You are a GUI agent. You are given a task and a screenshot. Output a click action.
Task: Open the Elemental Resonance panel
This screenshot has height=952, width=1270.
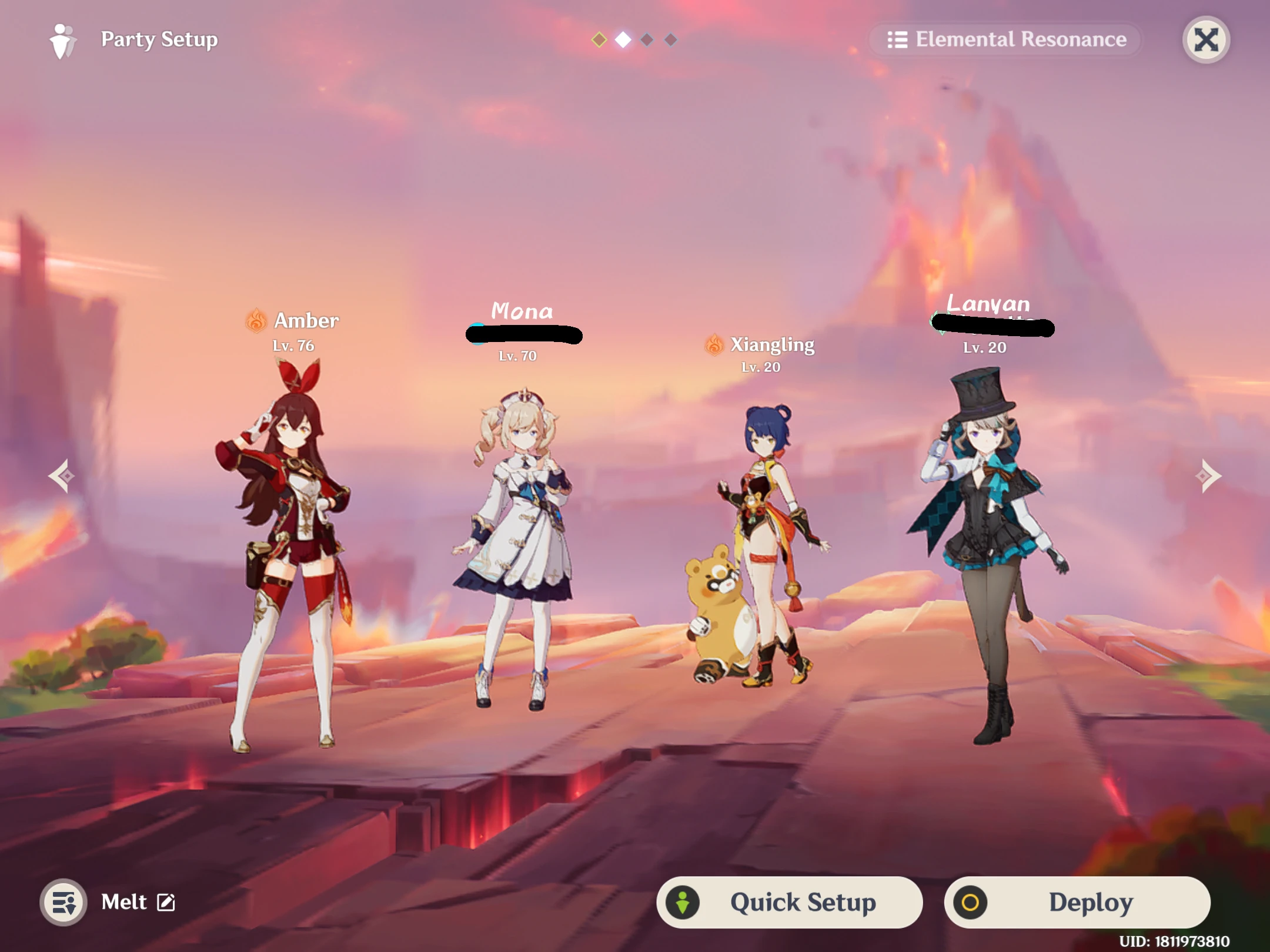point(1005,39)
